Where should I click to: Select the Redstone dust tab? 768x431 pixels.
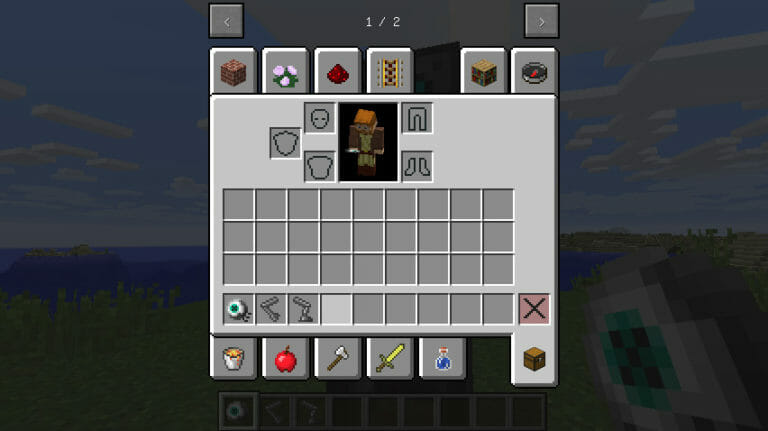click(x=337, y=72)
